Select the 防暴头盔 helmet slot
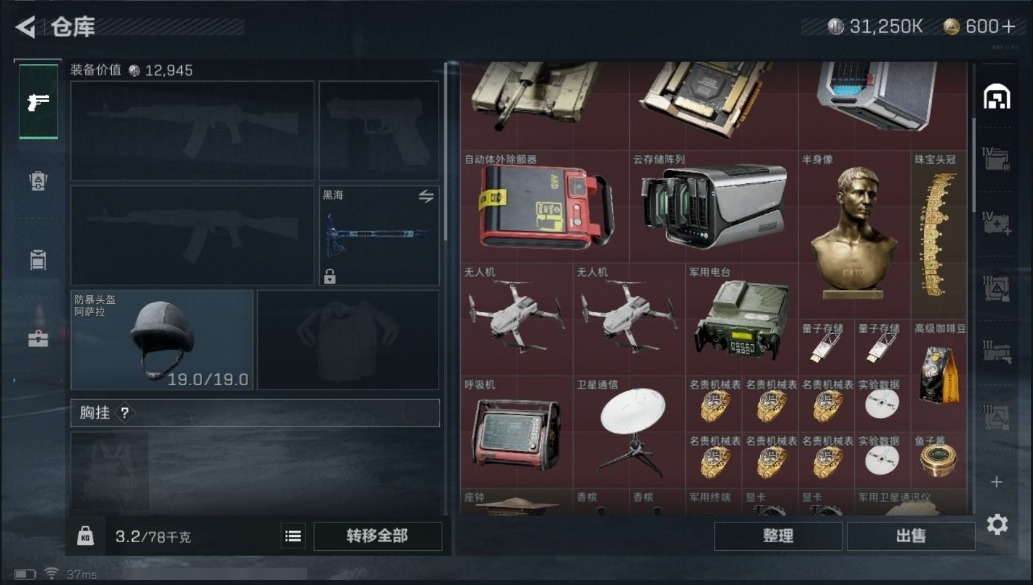Screen dimensions: 1033x585 pyautogui.click(x=162, y=340)
